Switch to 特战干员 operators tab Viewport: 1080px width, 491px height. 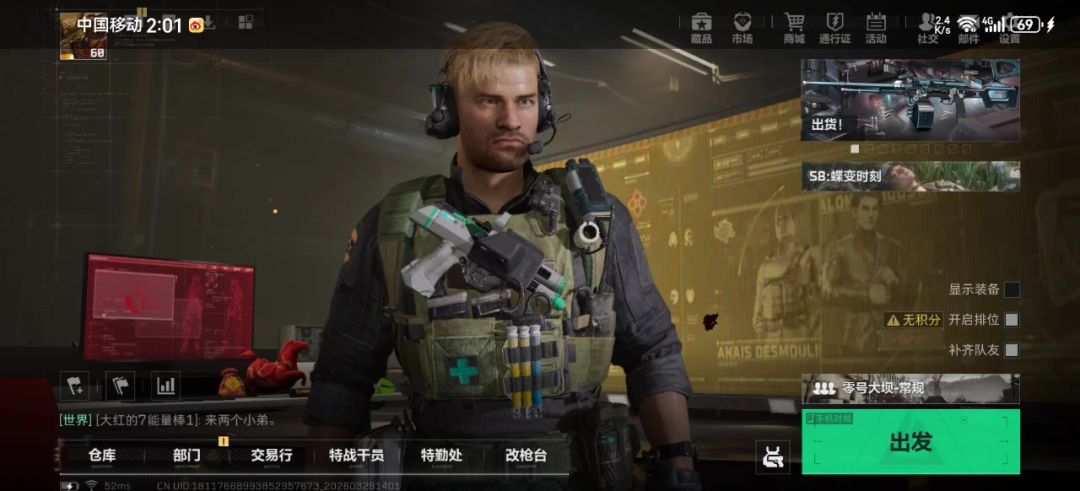click(356, 456)
